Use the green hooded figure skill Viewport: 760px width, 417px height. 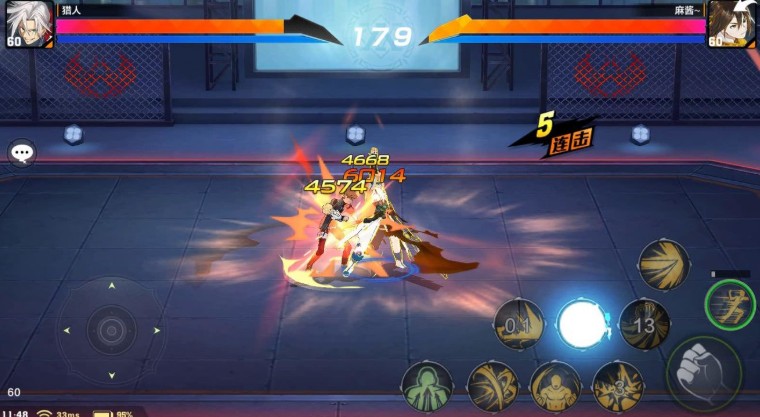click(x=427, y=386)
